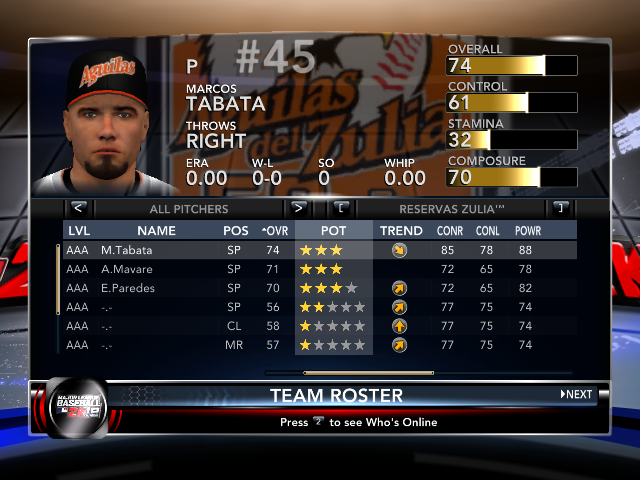Click the NEXT button on Team Roster bar
Viewport: 640px width, 480px height.
pos(577,395)
